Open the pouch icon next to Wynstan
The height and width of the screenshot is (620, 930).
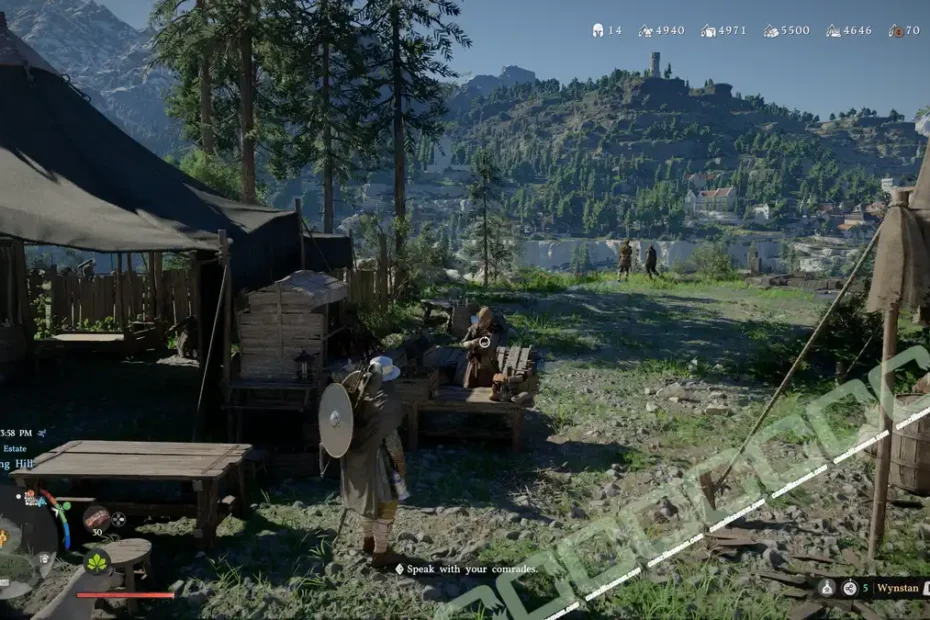pyautogui.click(x=827, y=588)
